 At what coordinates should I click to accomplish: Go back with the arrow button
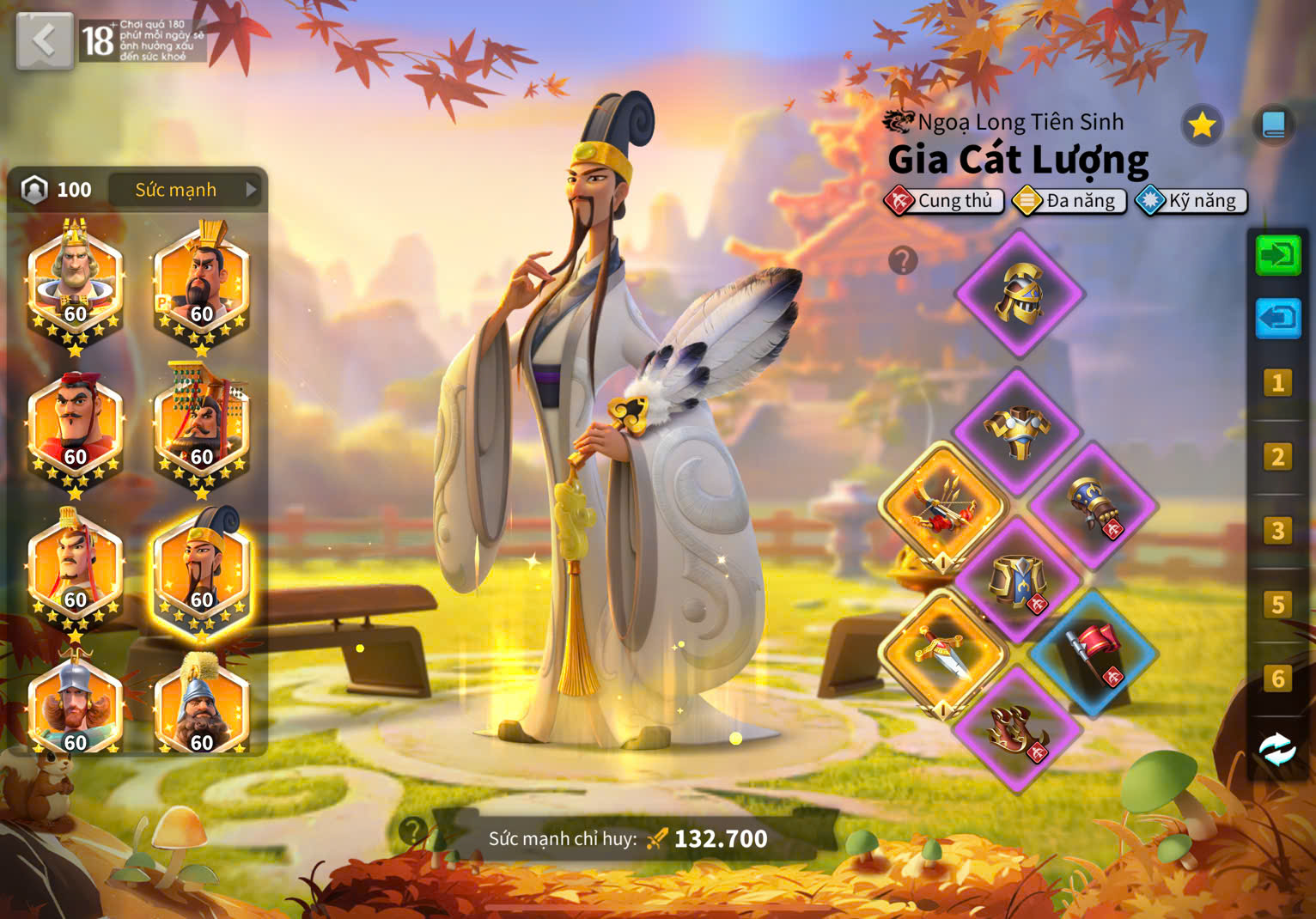click(44, 40)
